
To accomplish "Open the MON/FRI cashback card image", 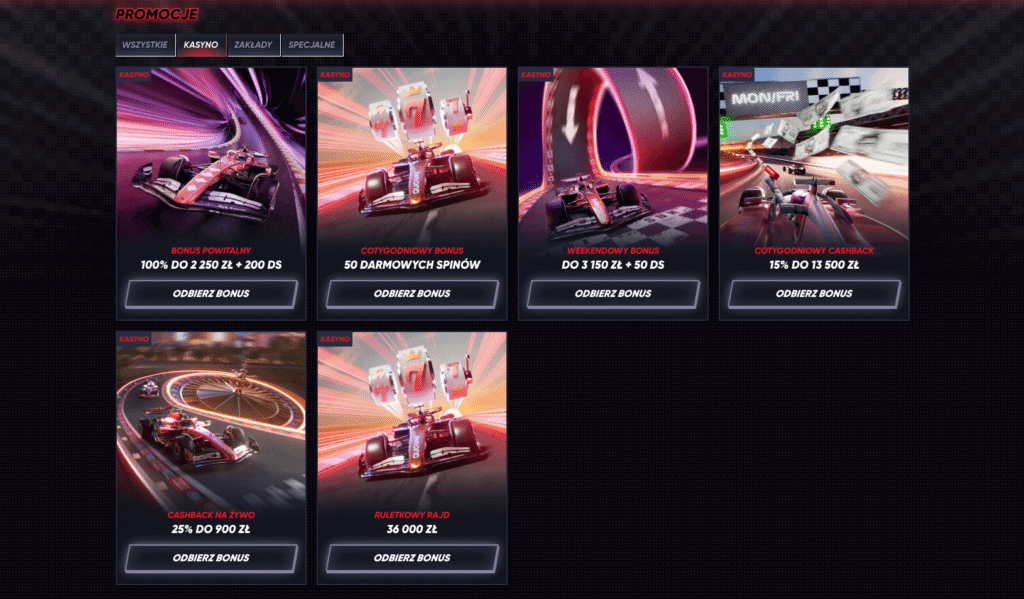I will [814, 155].
